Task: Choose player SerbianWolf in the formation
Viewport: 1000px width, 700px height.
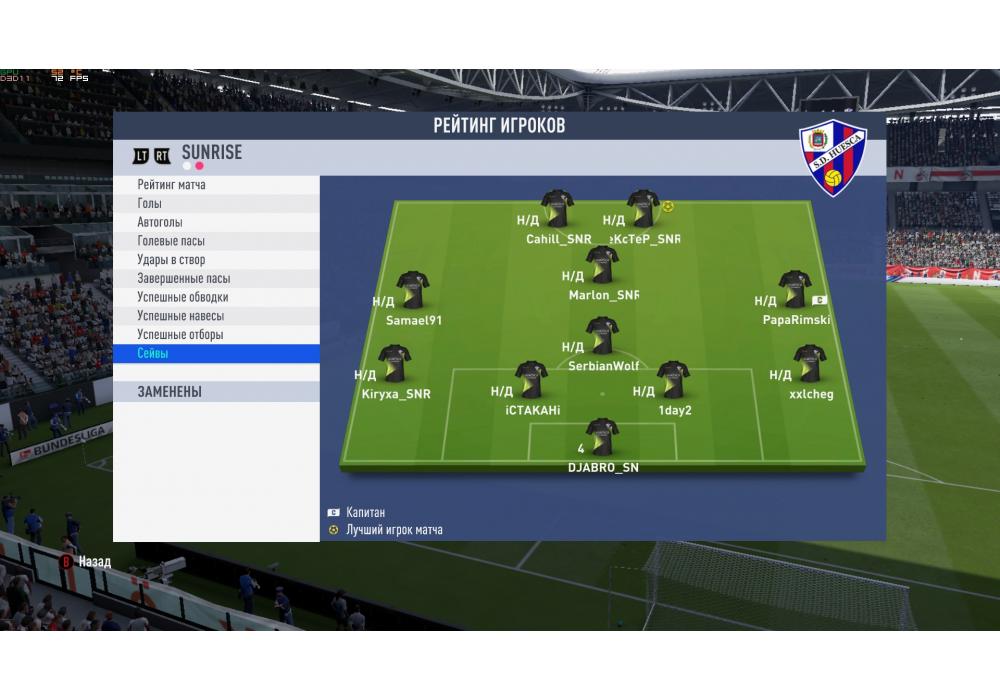Action: coord(601,336)
